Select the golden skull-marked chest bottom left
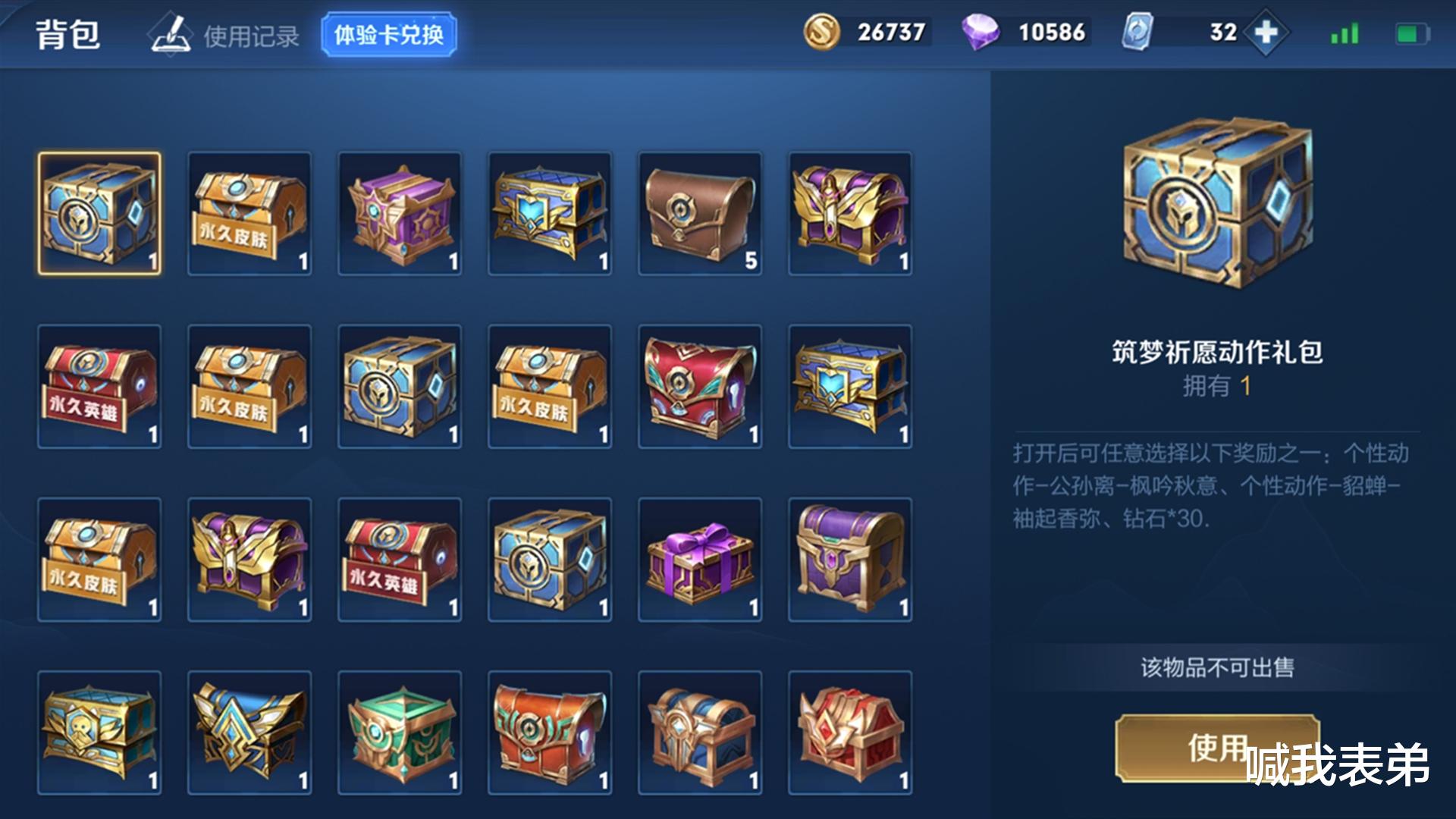Viewport: 1456px width, 819px height. (x=99, y=732)
